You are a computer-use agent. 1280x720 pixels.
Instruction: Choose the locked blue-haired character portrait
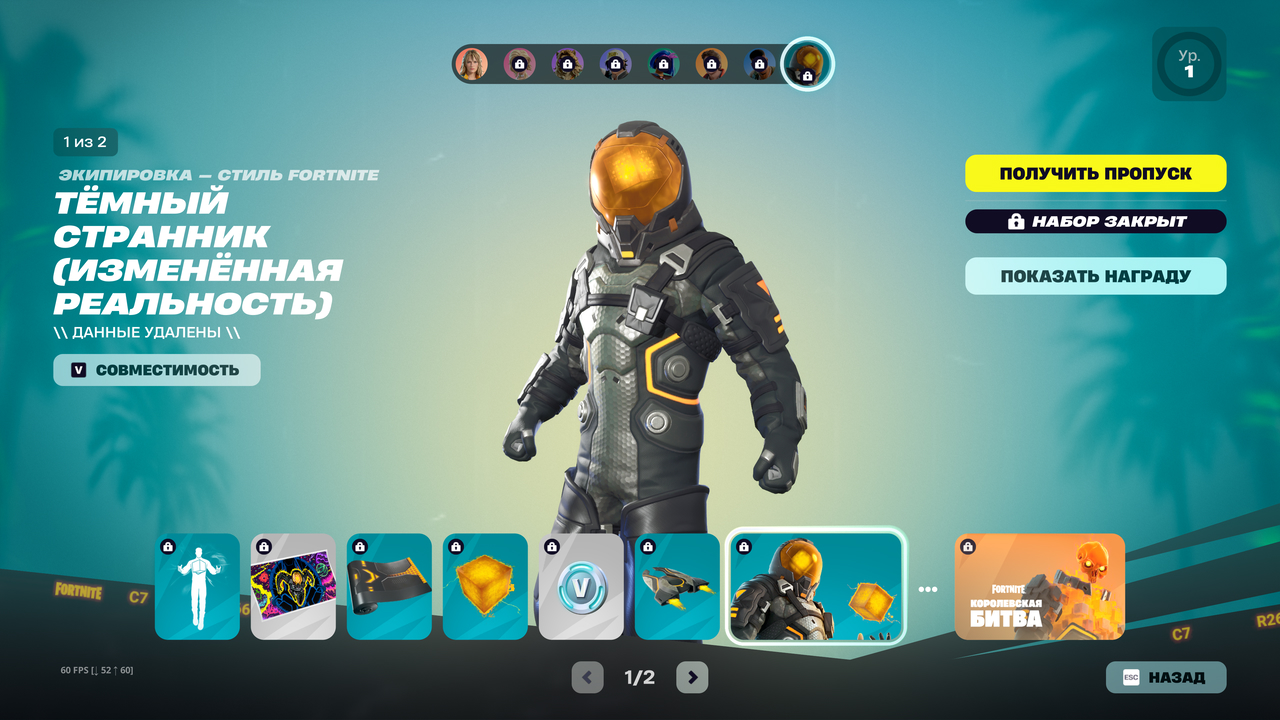pos(663,64)
